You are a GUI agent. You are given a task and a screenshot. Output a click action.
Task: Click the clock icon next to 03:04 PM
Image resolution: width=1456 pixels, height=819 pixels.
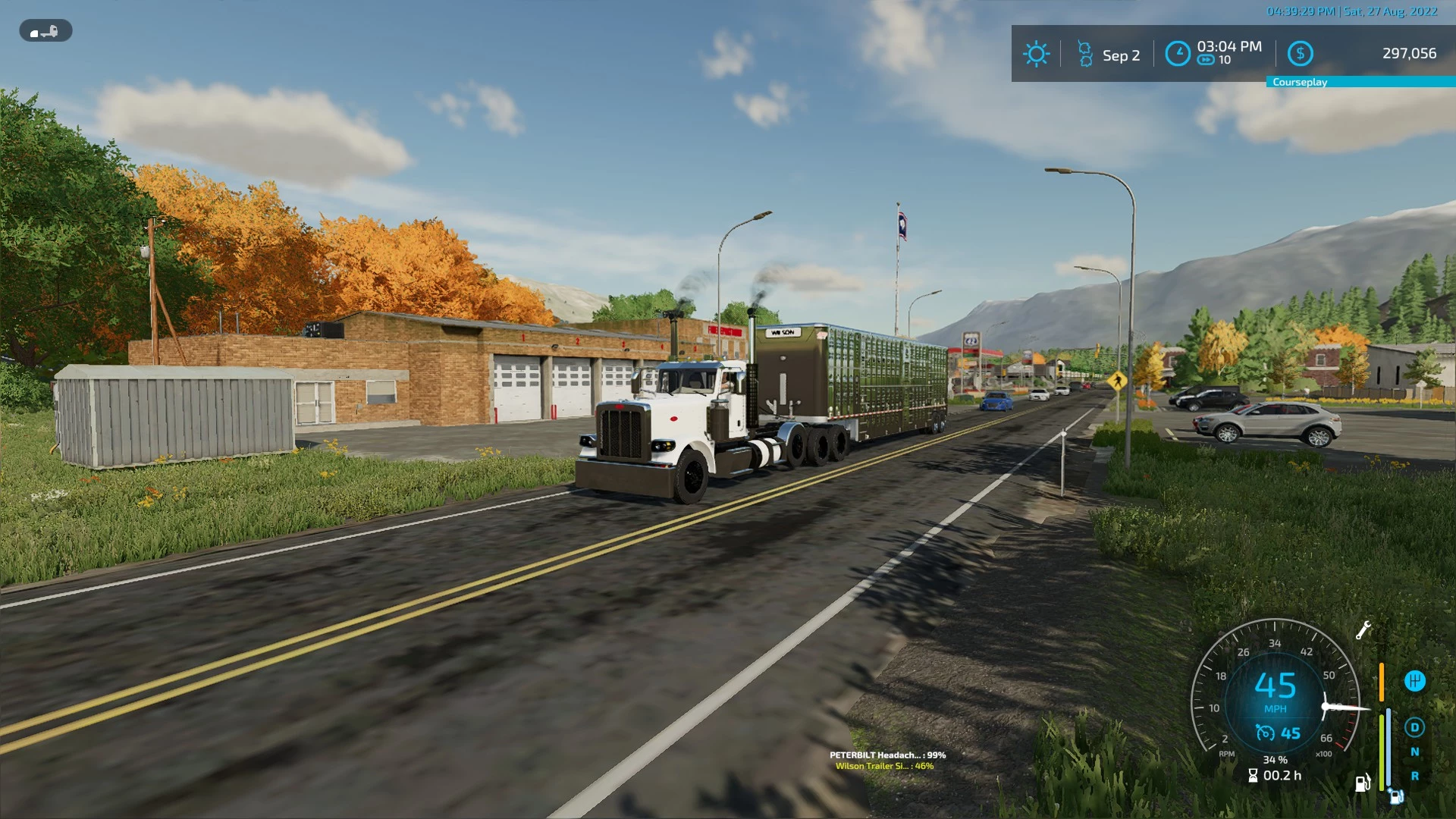pos(1178,53)
